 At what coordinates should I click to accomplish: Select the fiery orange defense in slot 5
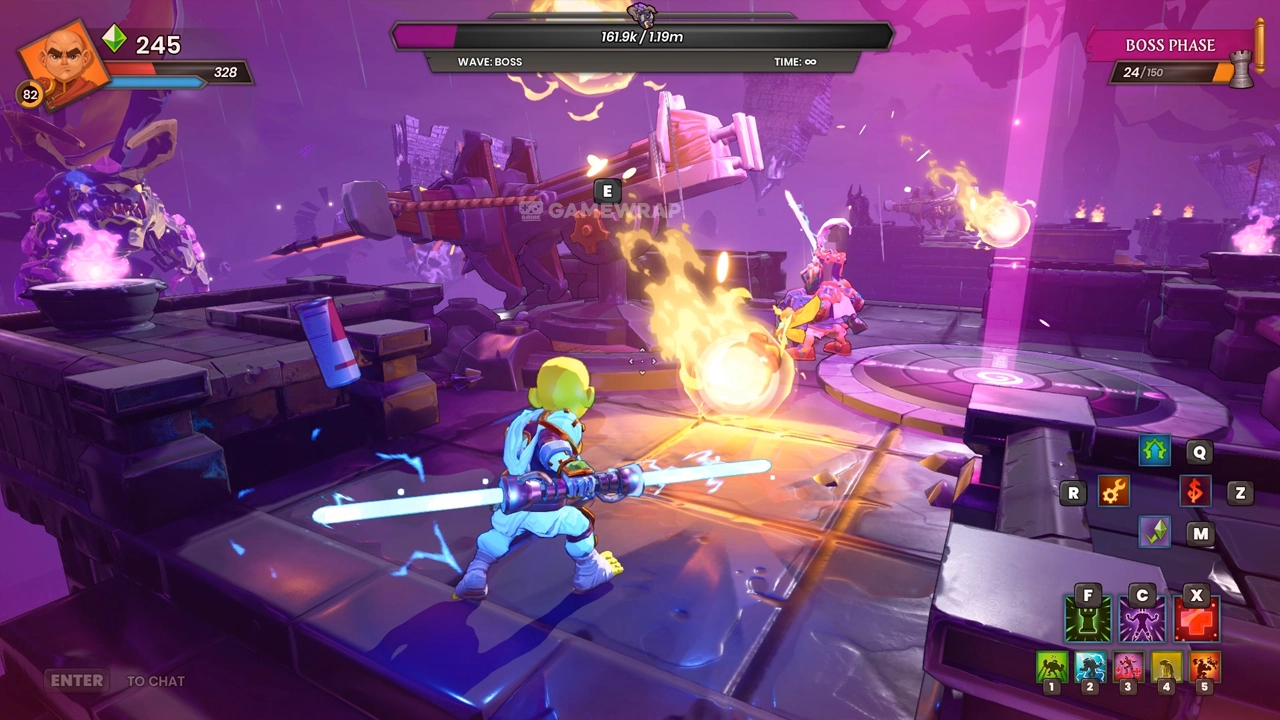coord(1204,667)
